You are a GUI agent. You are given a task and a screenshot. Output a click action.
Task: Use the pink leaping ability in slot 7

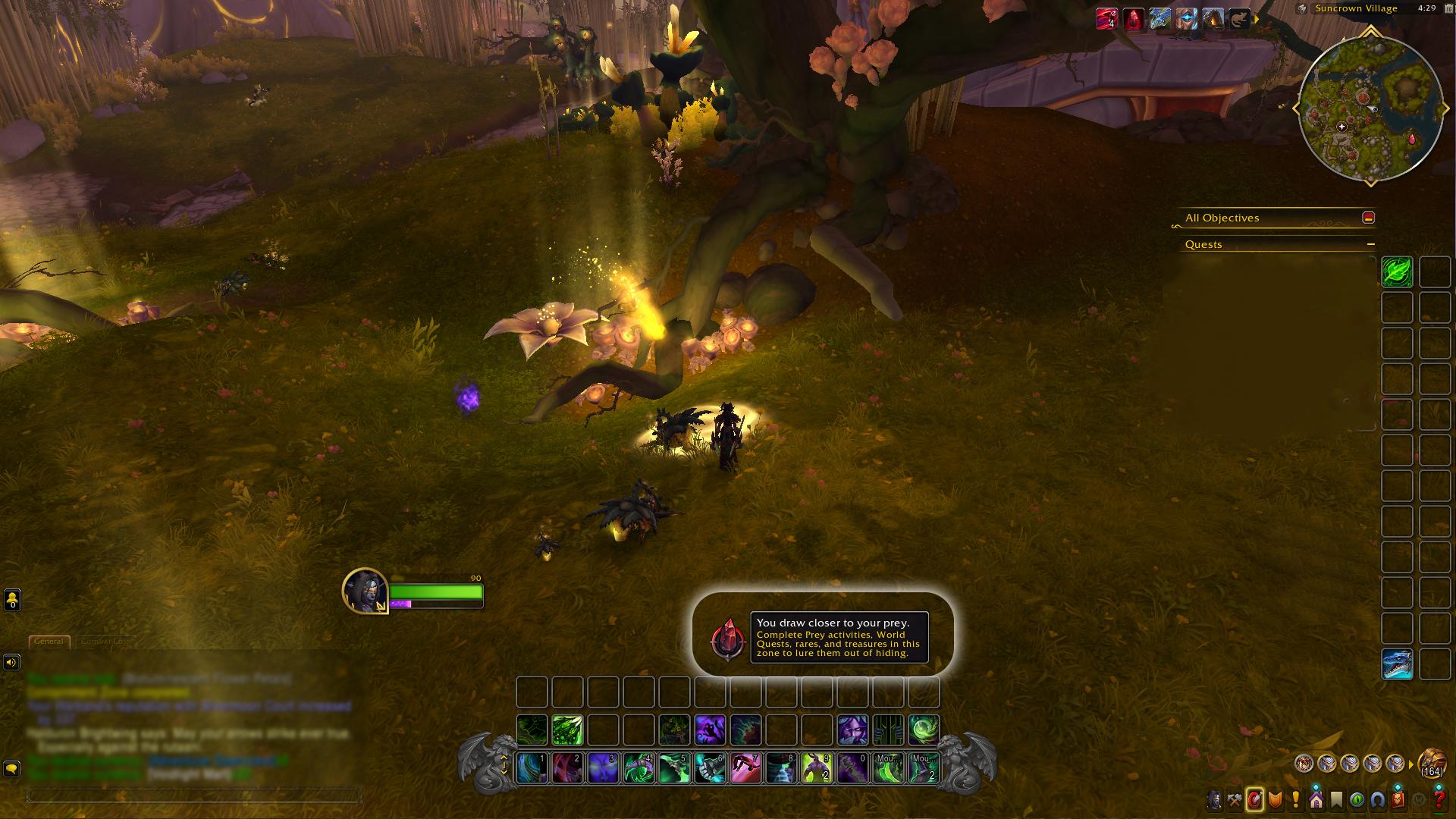pyautogui.click(x=745, y=767)
